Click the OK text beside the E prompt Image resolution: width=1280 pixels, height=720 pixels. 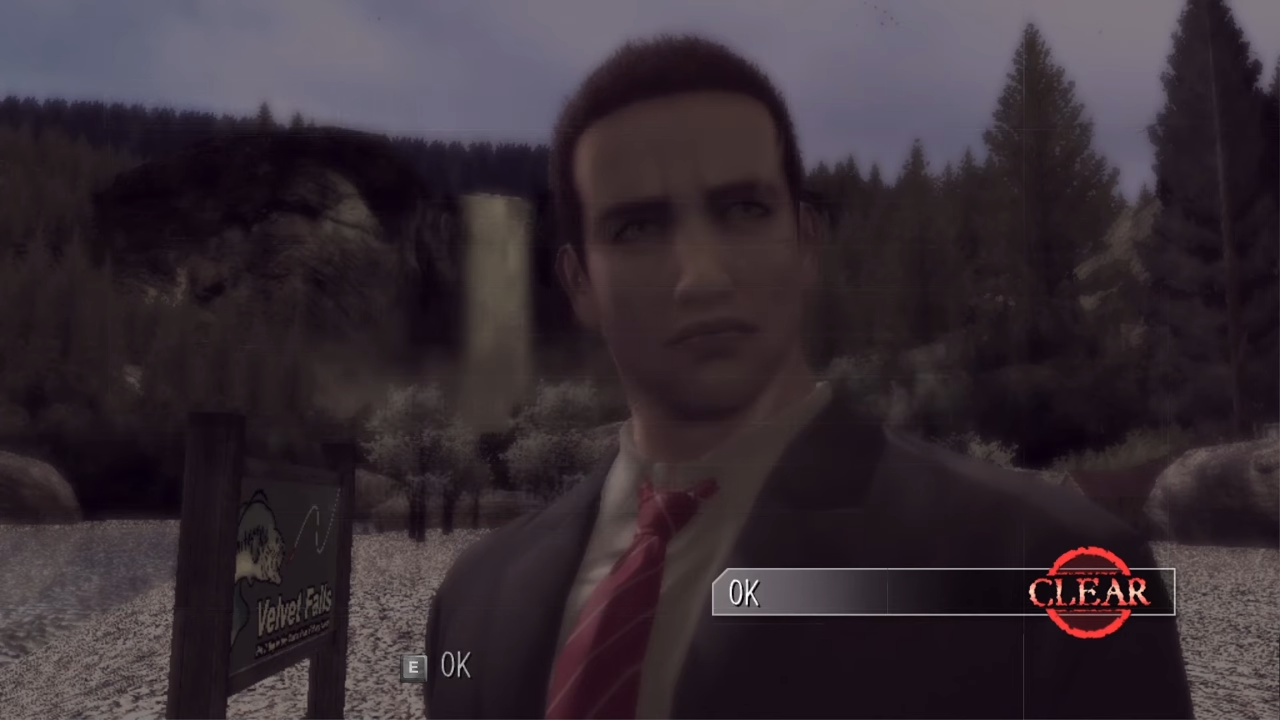point(455,666)
